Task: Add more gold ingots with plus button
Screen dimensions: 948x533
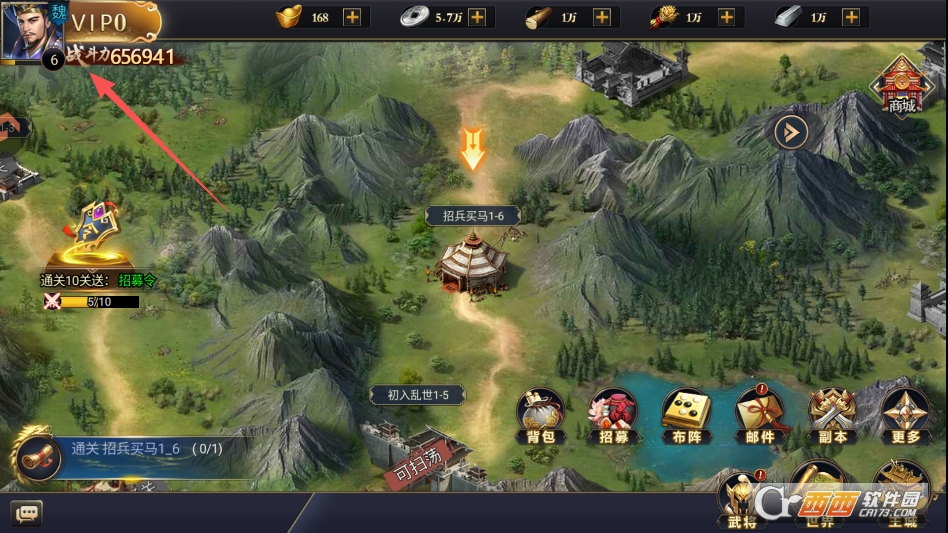Action: 352,17
